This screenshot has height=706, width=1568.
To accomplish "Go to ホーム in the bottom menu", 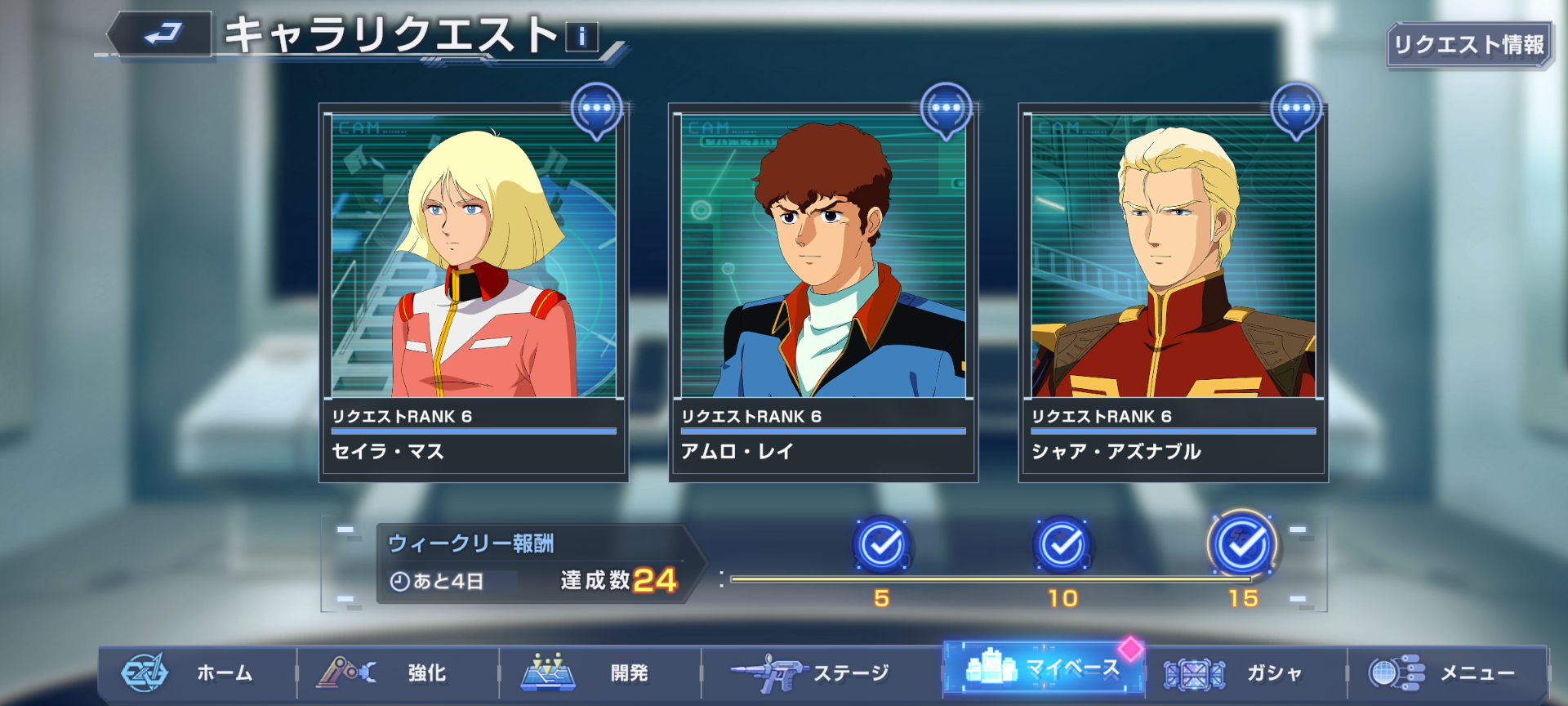I will tap(198, 672).
